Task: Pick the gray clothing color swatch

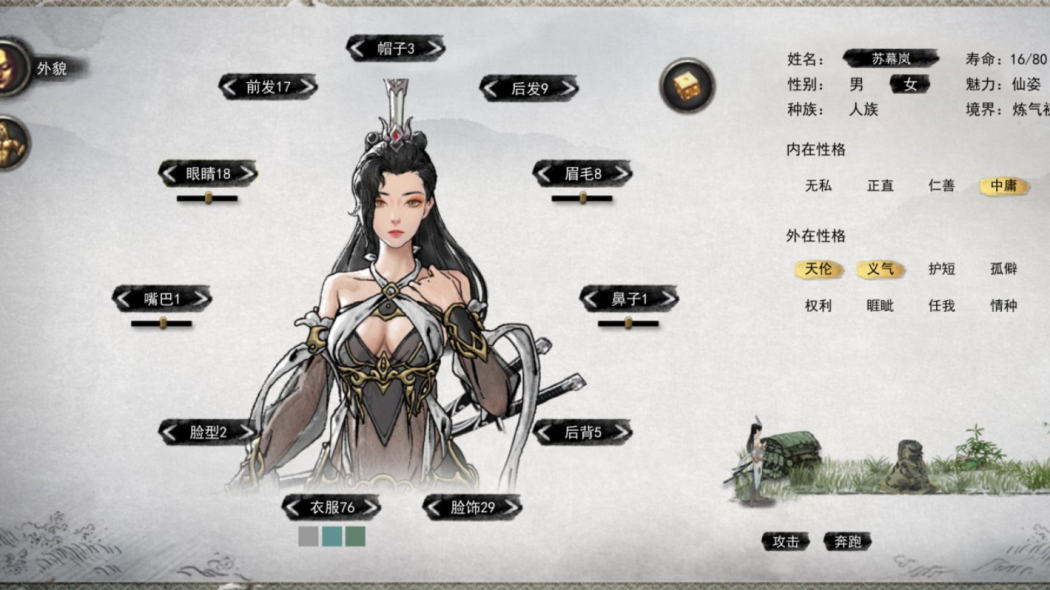Action: 308,537
